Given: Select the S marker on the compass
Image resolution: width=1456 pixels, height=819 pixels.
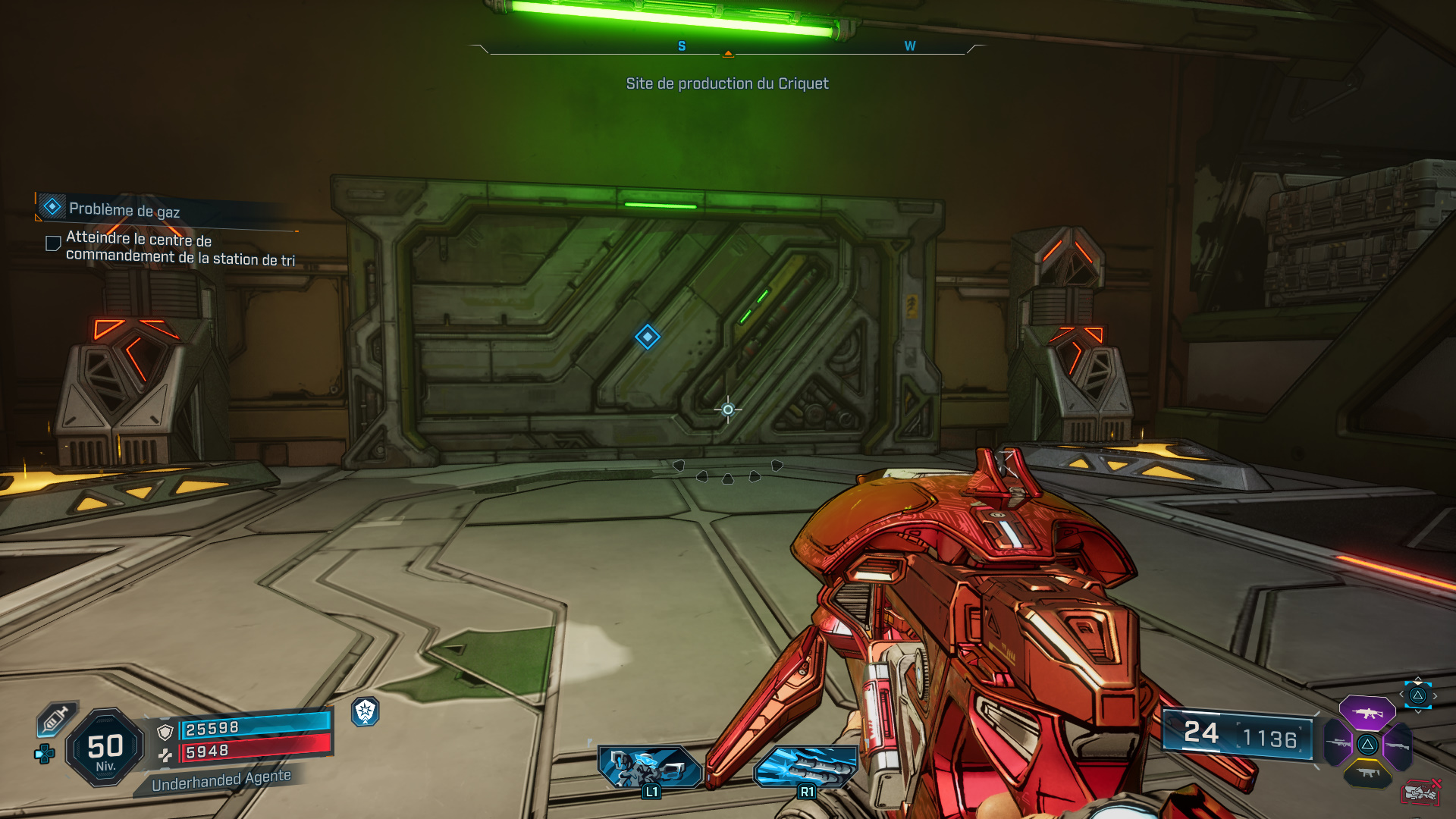Looking at the screenshot, I should pos(683,45).
